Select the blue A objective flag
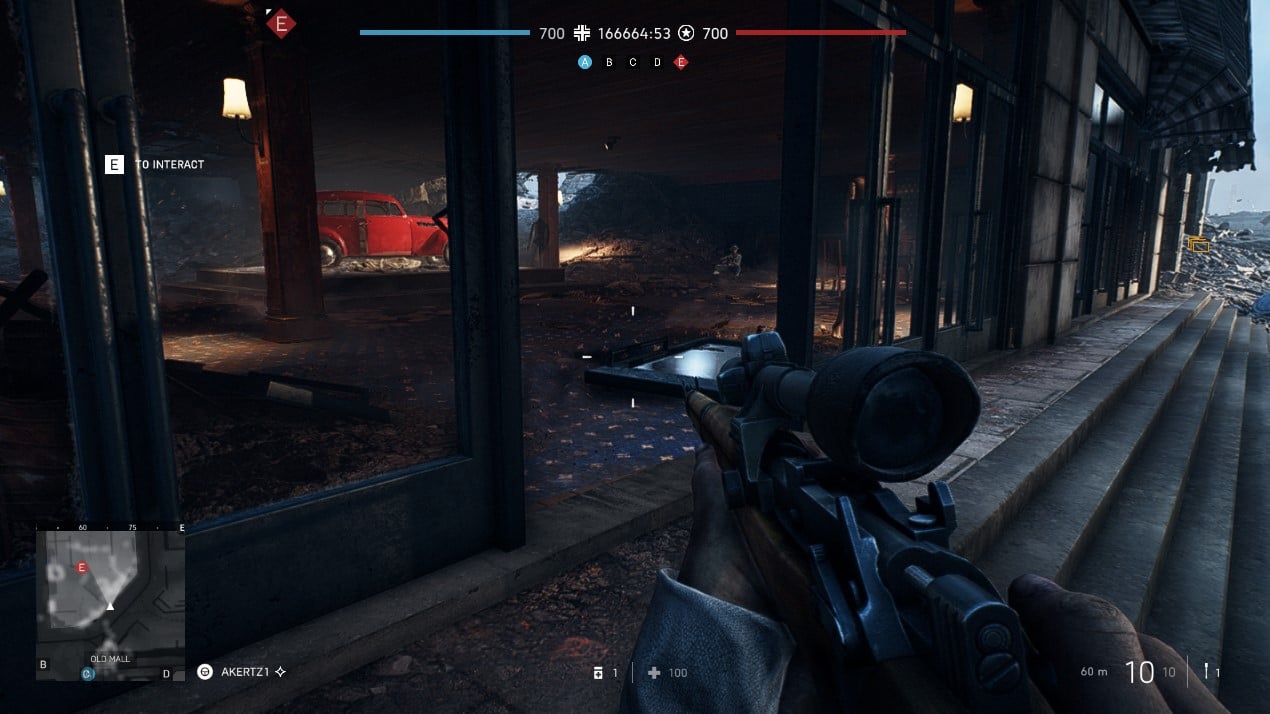This screenshot has width=1270, height=714. (x=585, y=62)
